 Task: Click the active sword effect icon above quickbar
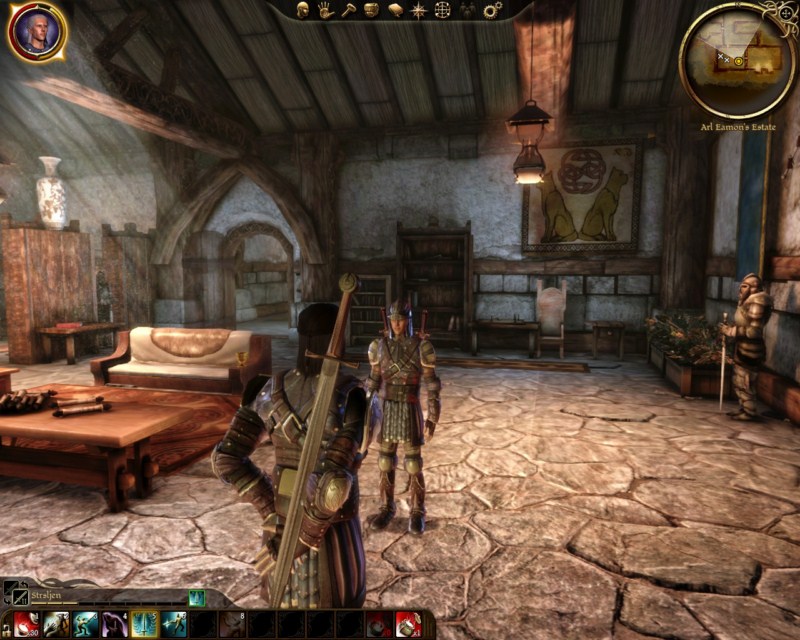(197, 597)
